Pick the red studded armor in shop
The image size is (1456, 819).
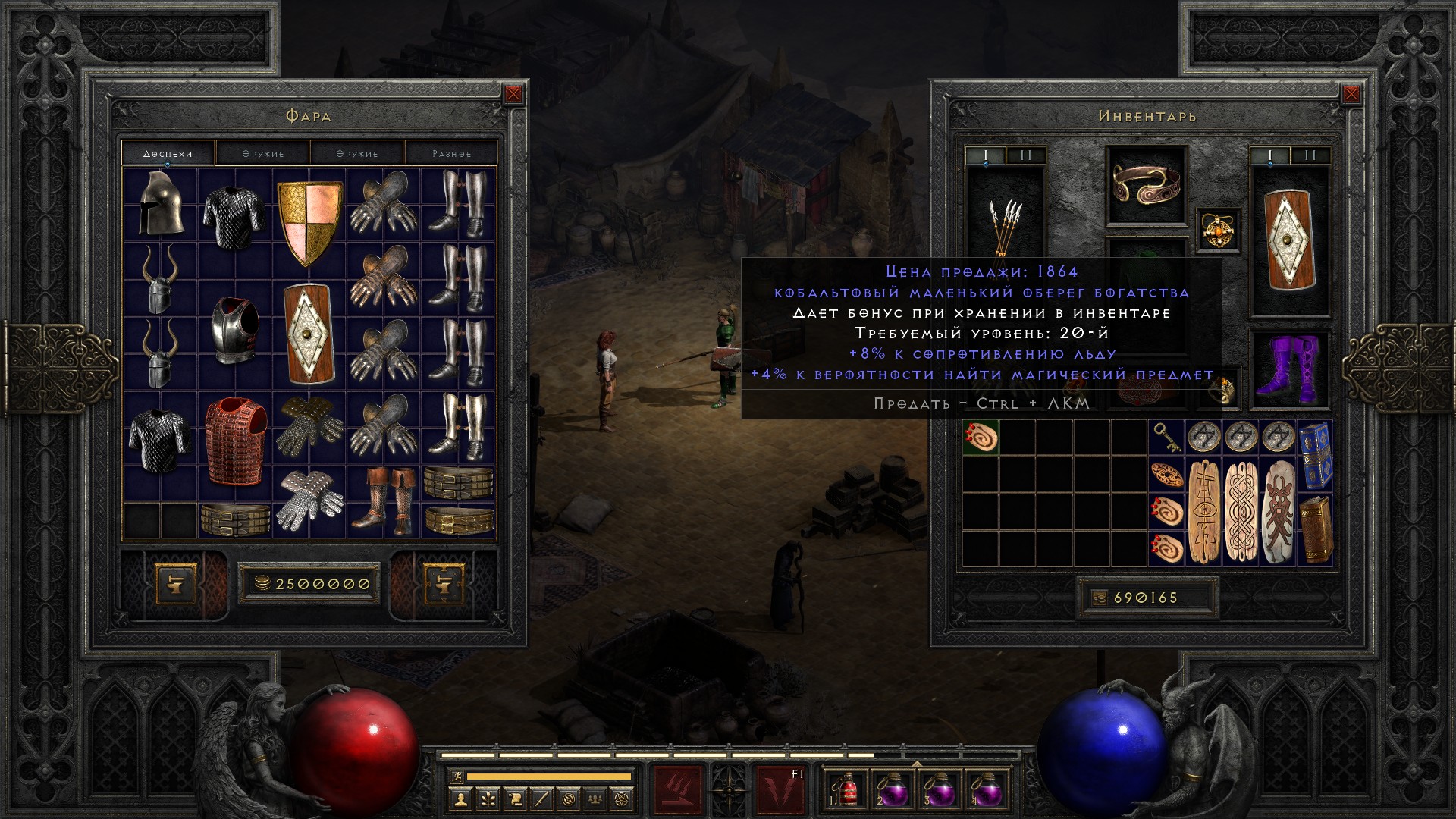coord(235,440)
